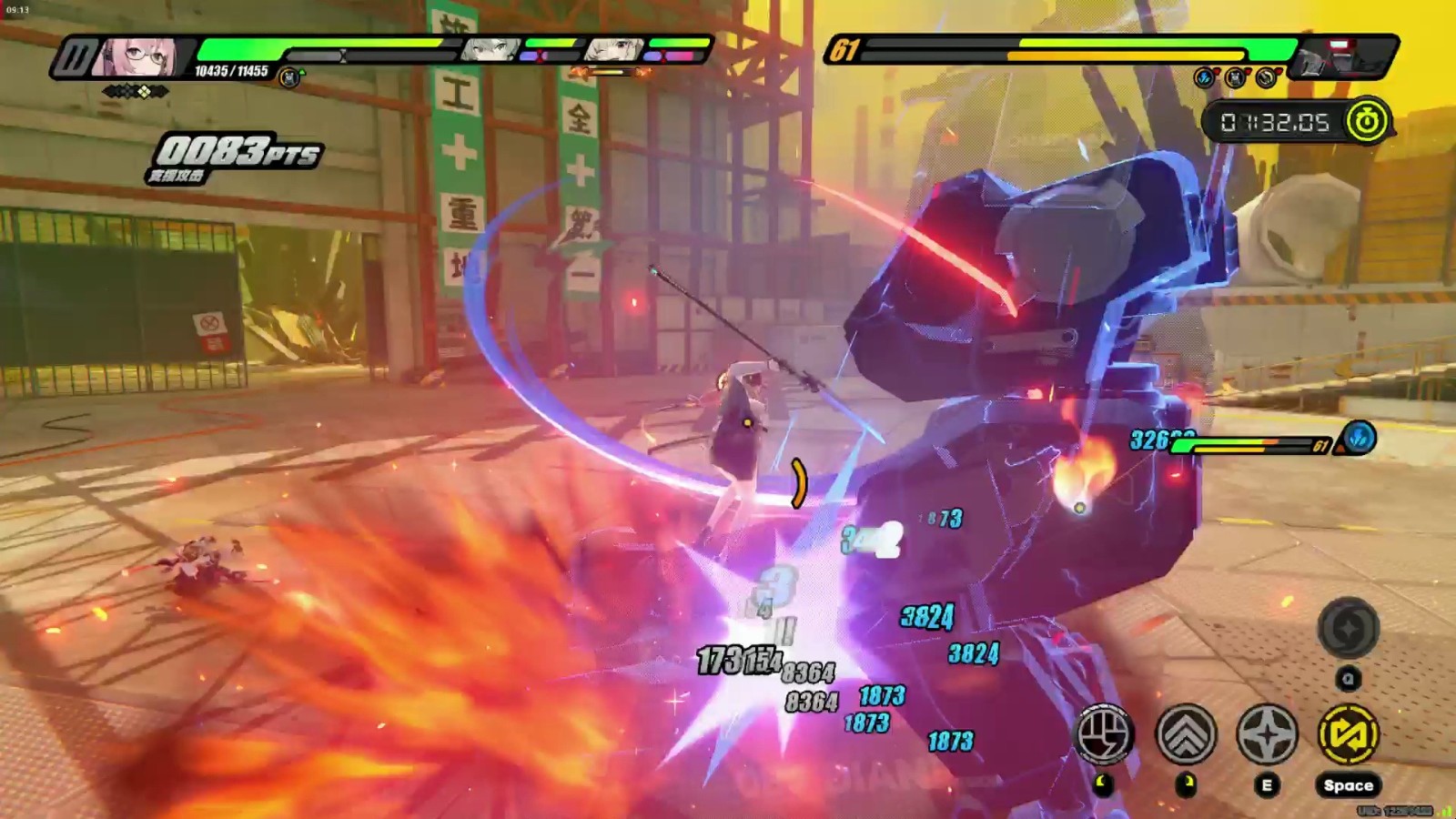Viewport: 1456px width, 819px height.
Task: Activate the triple-chevron dodge icon
Action: tap(1186, 733)
